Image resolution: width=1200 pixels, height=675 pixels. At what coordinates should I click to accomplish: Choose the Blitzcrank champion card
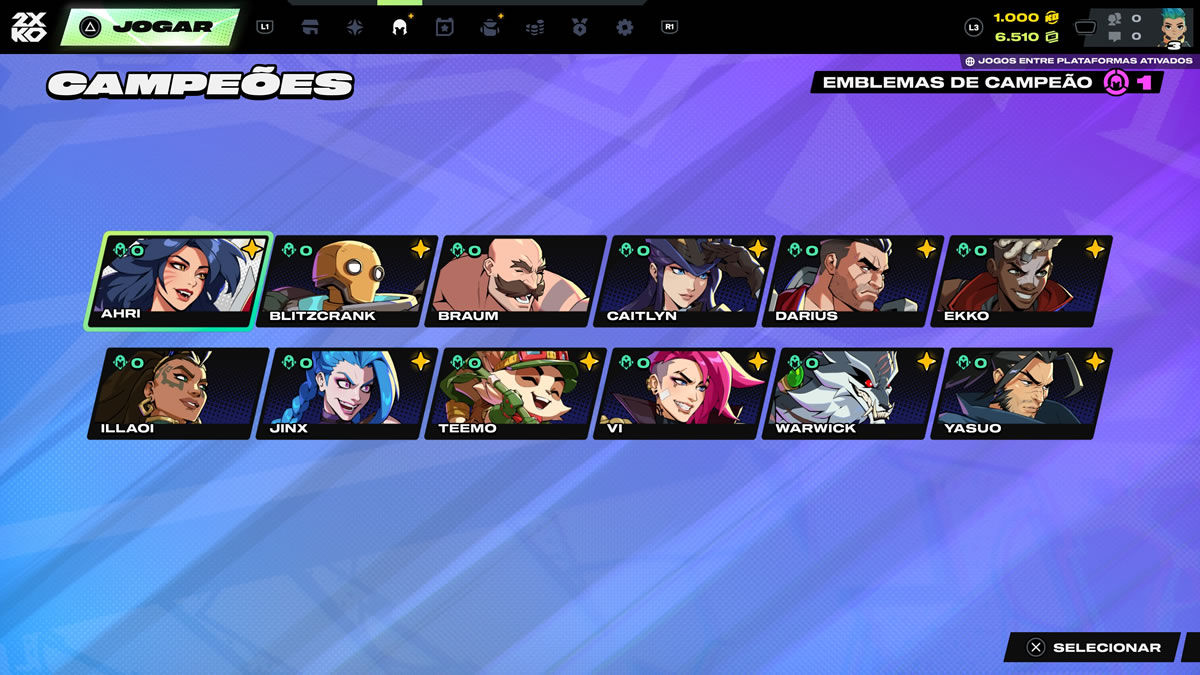tap(350, 281)
